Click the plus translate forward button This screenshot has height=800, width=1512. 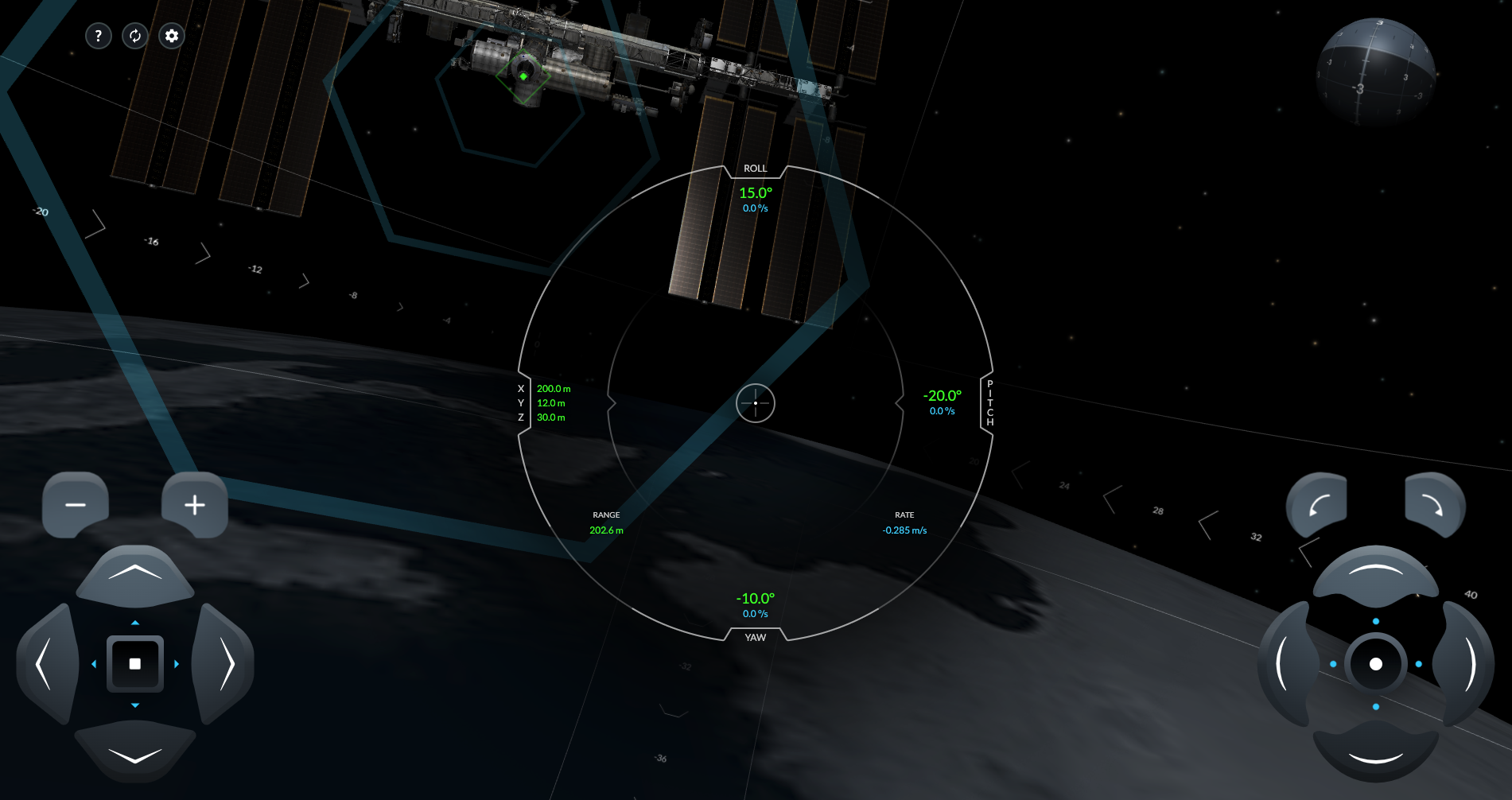point(195,505)
